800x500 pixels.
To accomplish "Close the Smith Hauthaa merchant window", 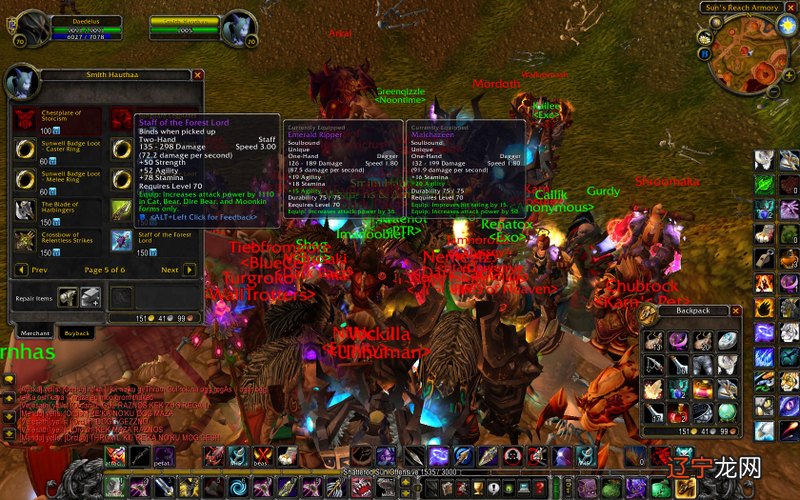I will click(198, 75).
